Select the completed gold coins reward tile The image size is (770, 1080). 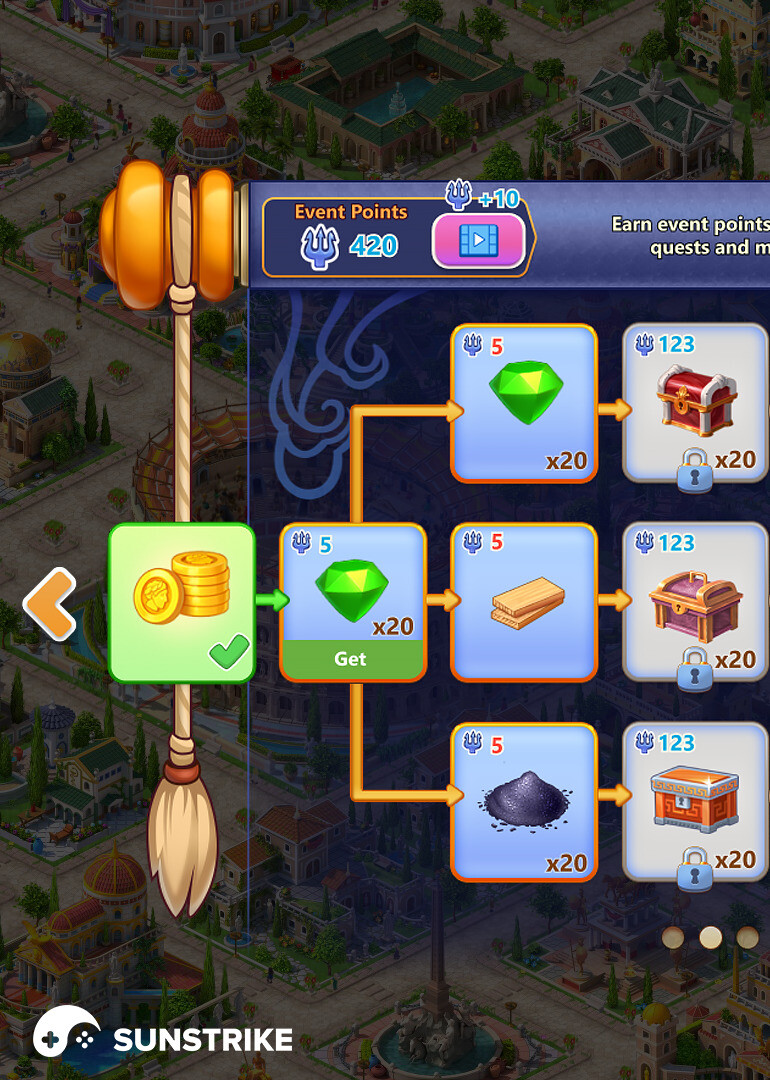pos(182,603)
